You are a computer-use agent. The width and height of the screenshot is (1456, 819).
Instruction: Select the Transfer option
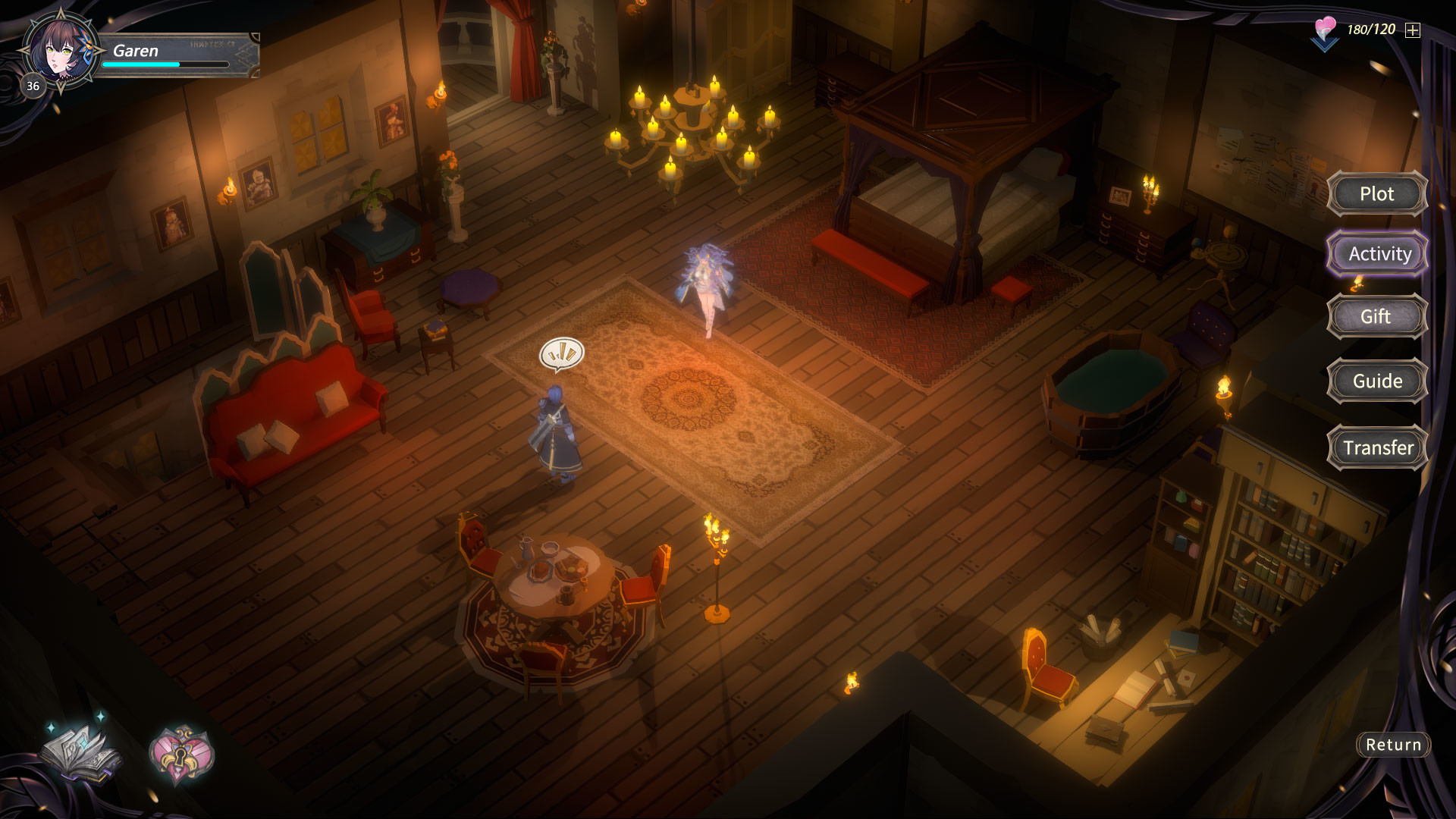[x=1376, y=447]
